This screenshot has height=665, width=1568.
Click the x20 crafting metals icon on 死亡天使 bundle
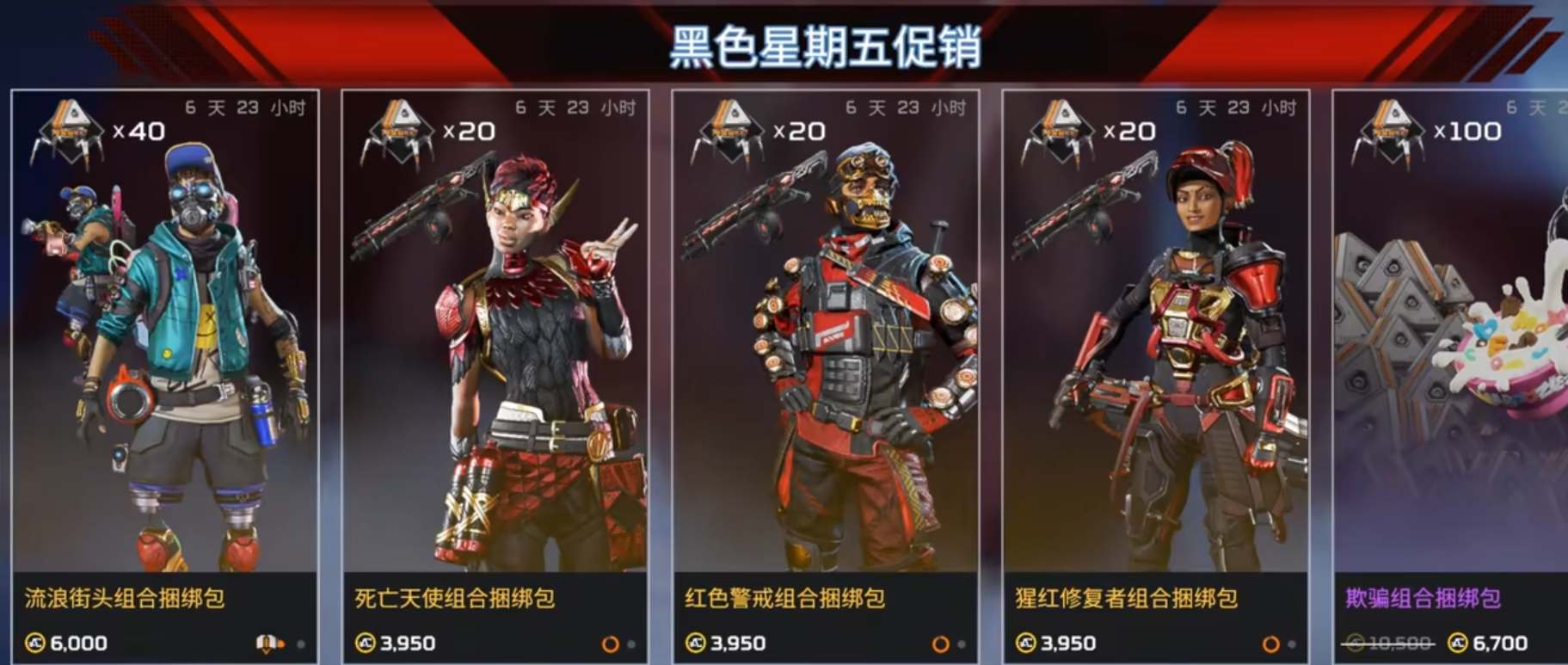click(401, 132)
